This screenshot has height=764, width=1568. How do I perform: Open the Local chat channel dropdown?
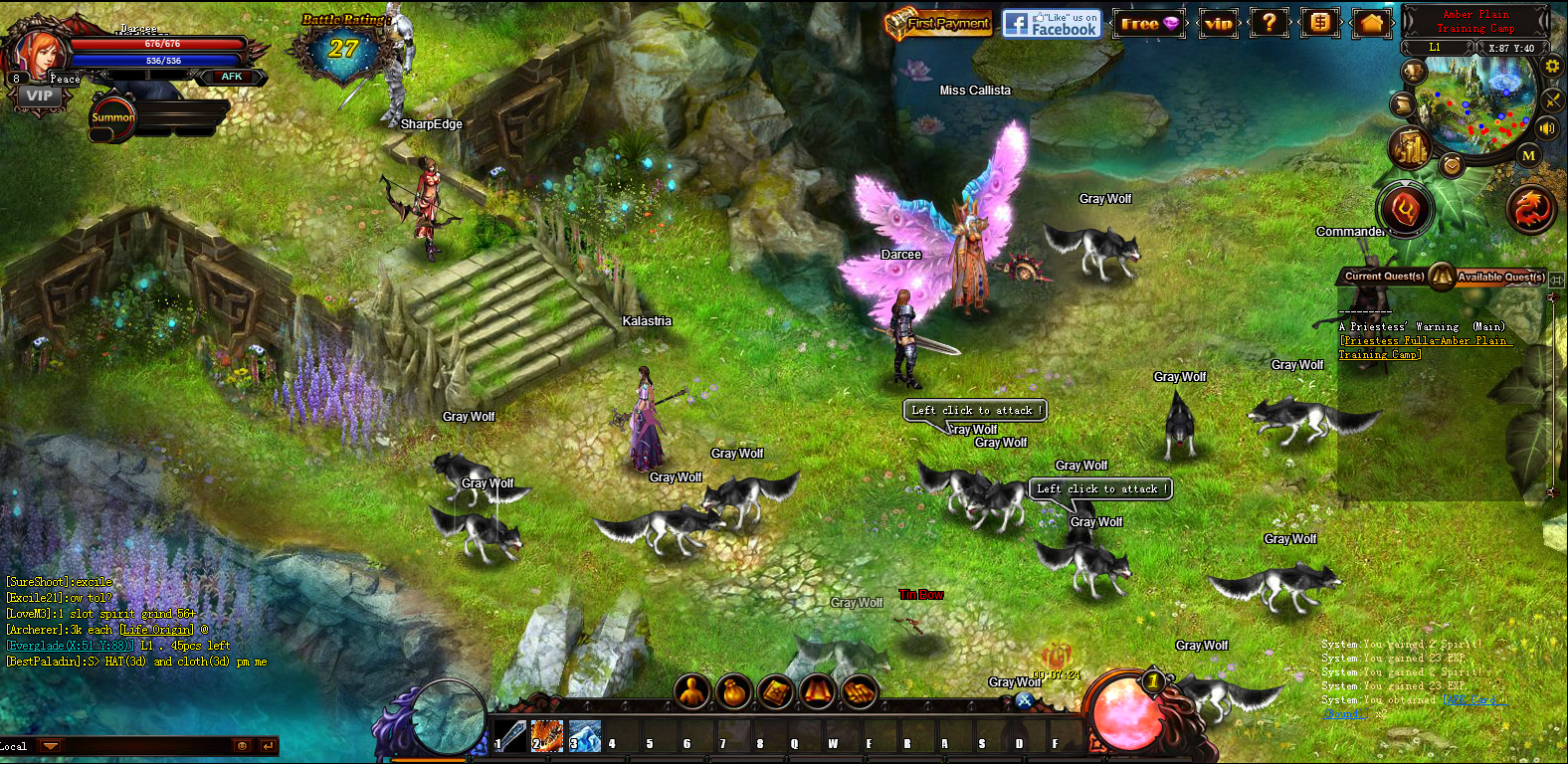(50, 745)
